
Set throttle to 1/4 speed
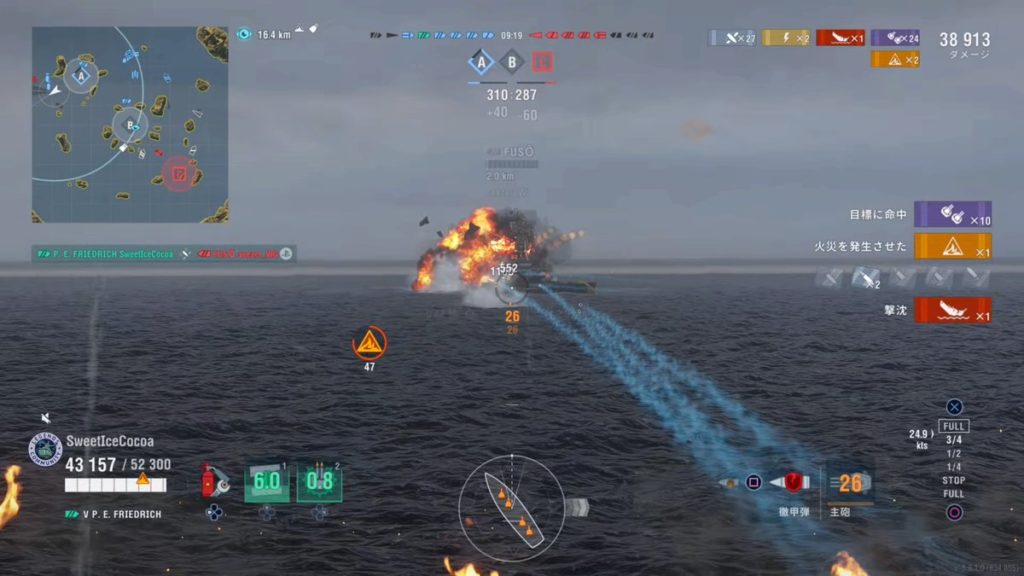pos(954,467)
